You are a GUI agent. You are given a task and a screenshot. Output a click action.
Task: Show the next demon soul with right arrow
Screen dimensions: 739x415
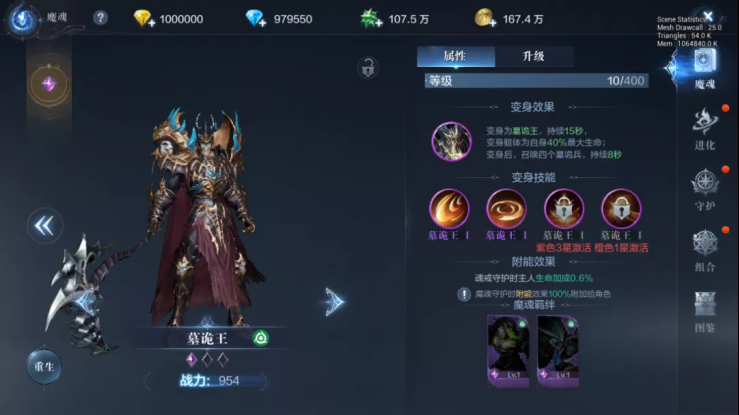point(334,300)
